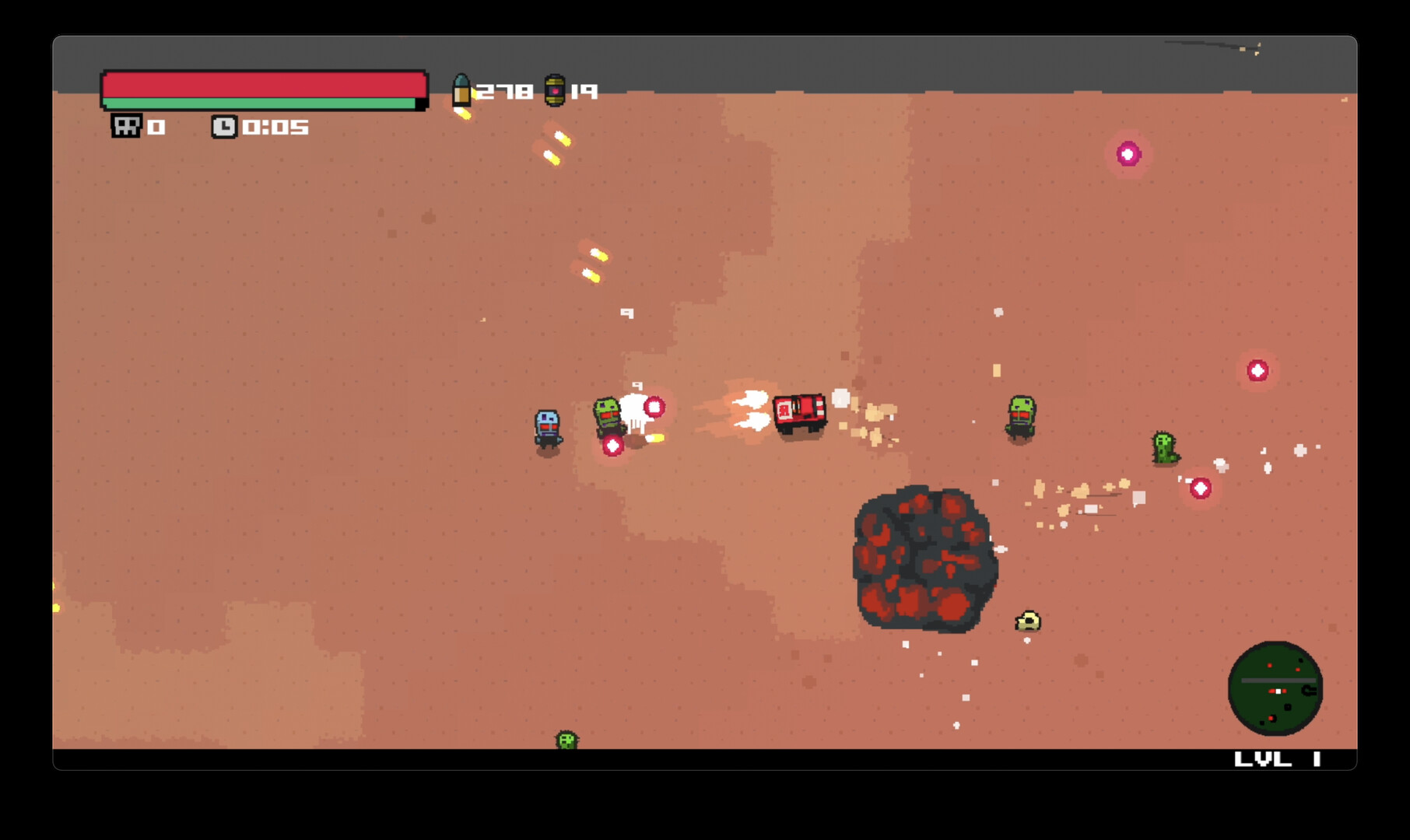Click the clock icon next to the timer
This screenshot has width=1410, height=840.
tap(225, 127)
